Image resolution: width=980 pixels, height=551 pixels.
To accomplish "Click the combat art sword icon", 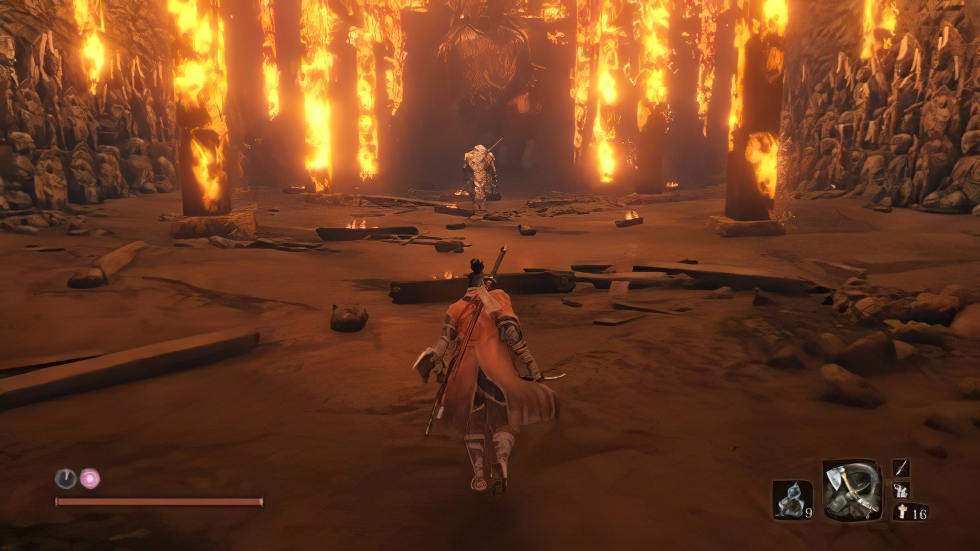I will [x=901, y=468].
